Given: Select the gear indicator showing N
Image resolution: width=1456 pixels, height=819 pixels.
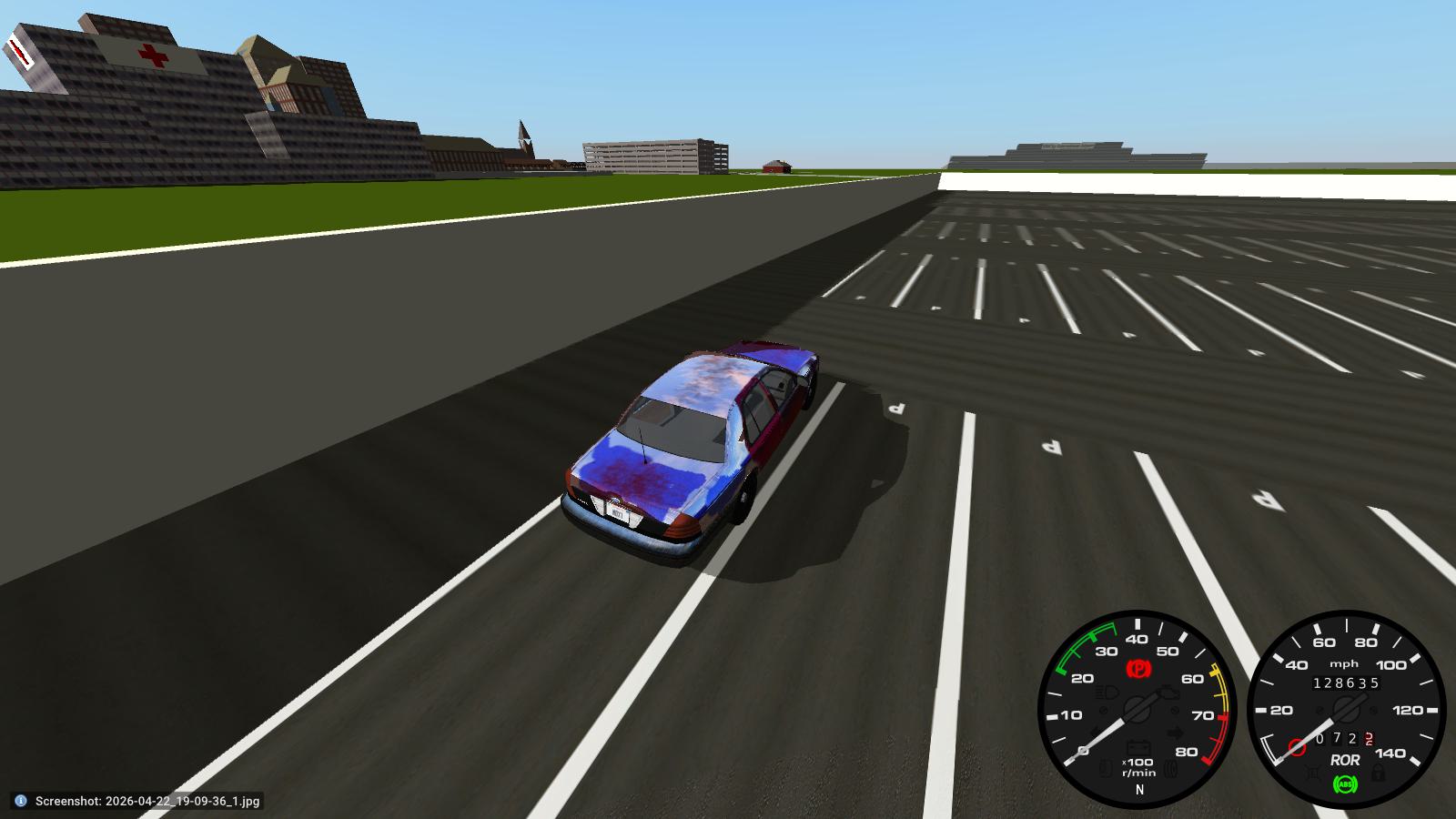Looking at the screenshot, I should 1138,789.
